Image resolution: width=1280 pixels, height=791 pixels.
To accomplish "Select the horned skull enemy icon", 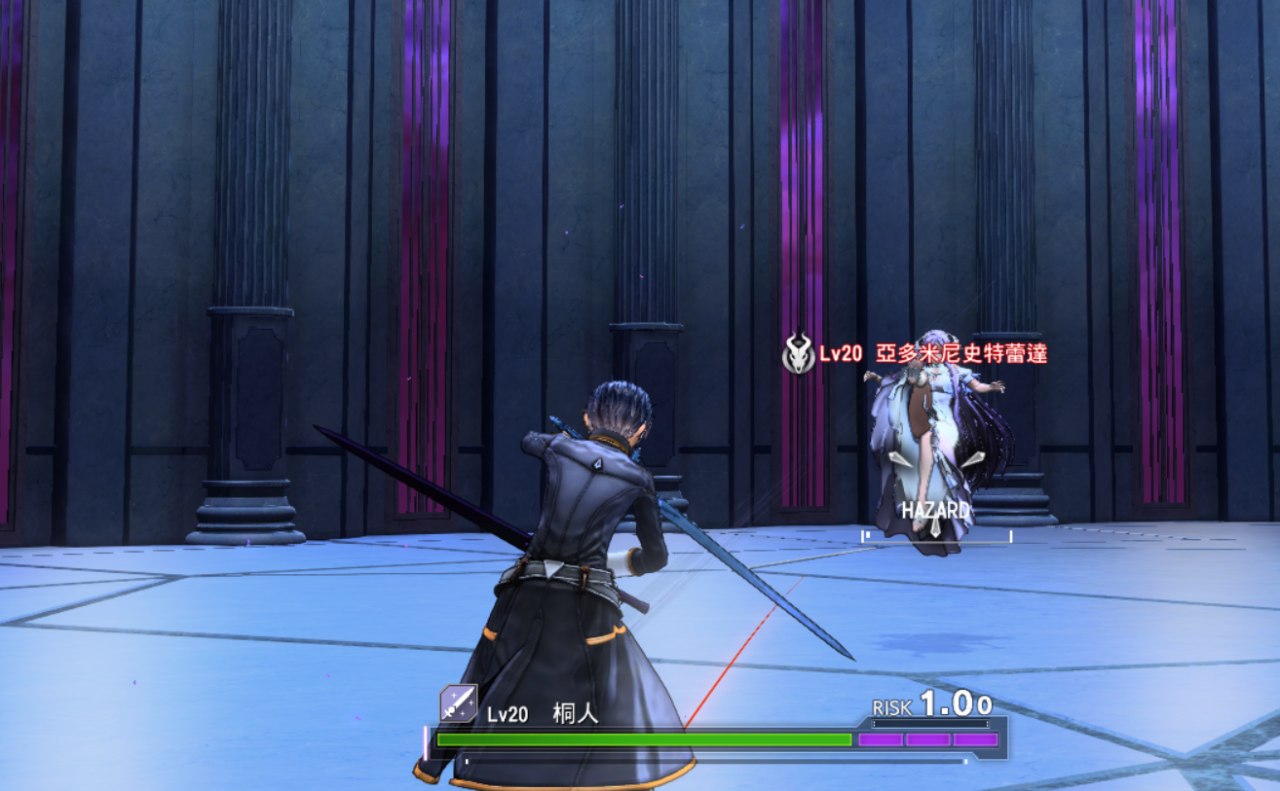I will [798, 354].
